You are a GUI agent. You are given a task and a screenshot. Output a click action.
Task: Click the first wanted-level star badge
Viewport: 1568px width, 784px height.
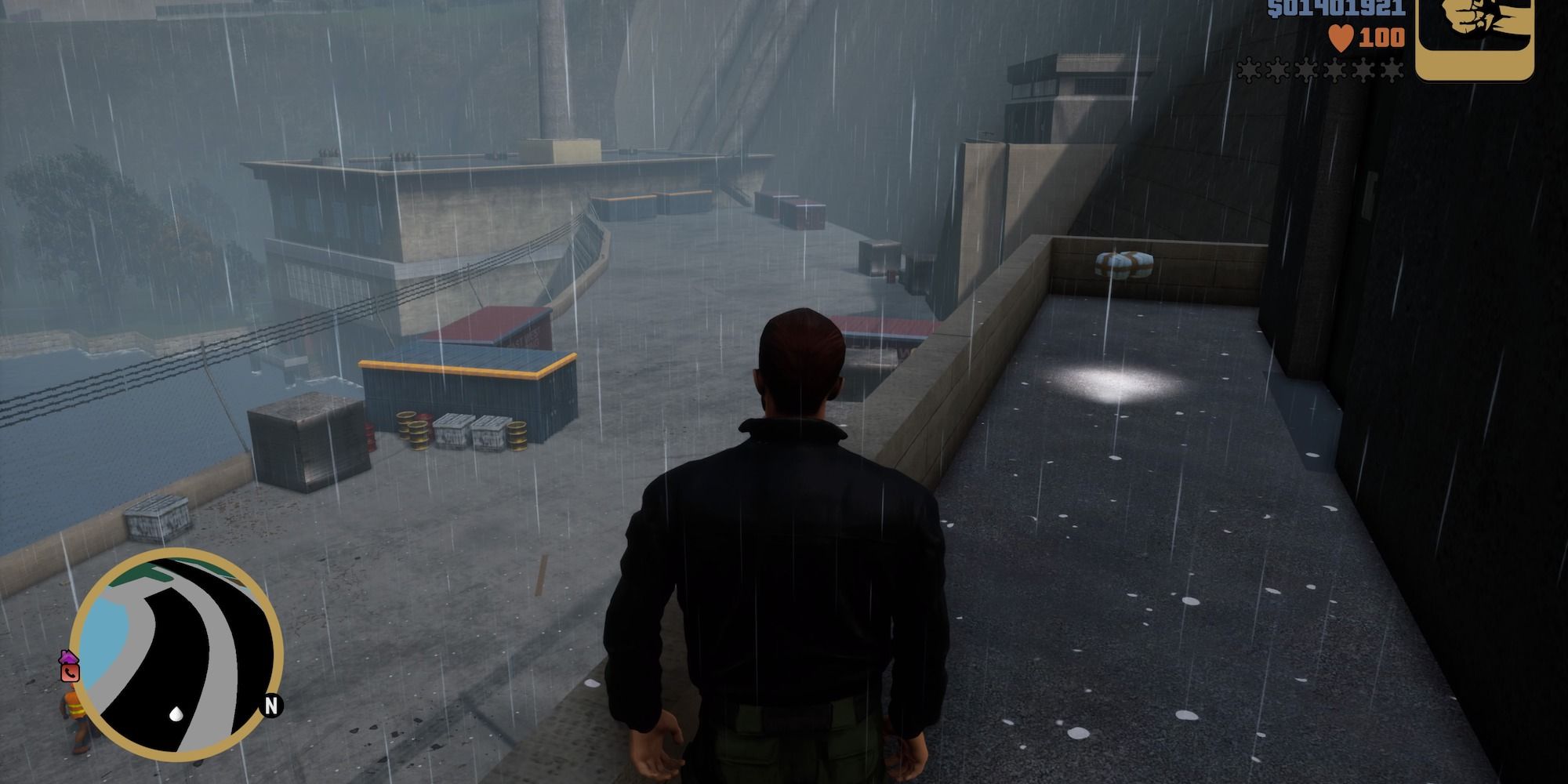pos(1249,71)
